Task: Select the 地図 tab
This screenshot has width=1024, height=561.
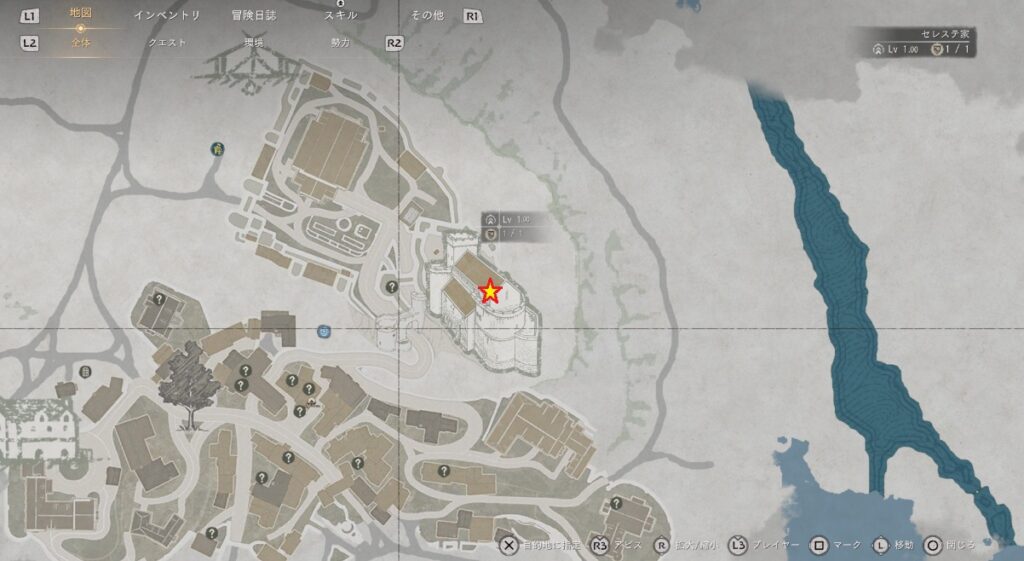Action: point(81,14)
